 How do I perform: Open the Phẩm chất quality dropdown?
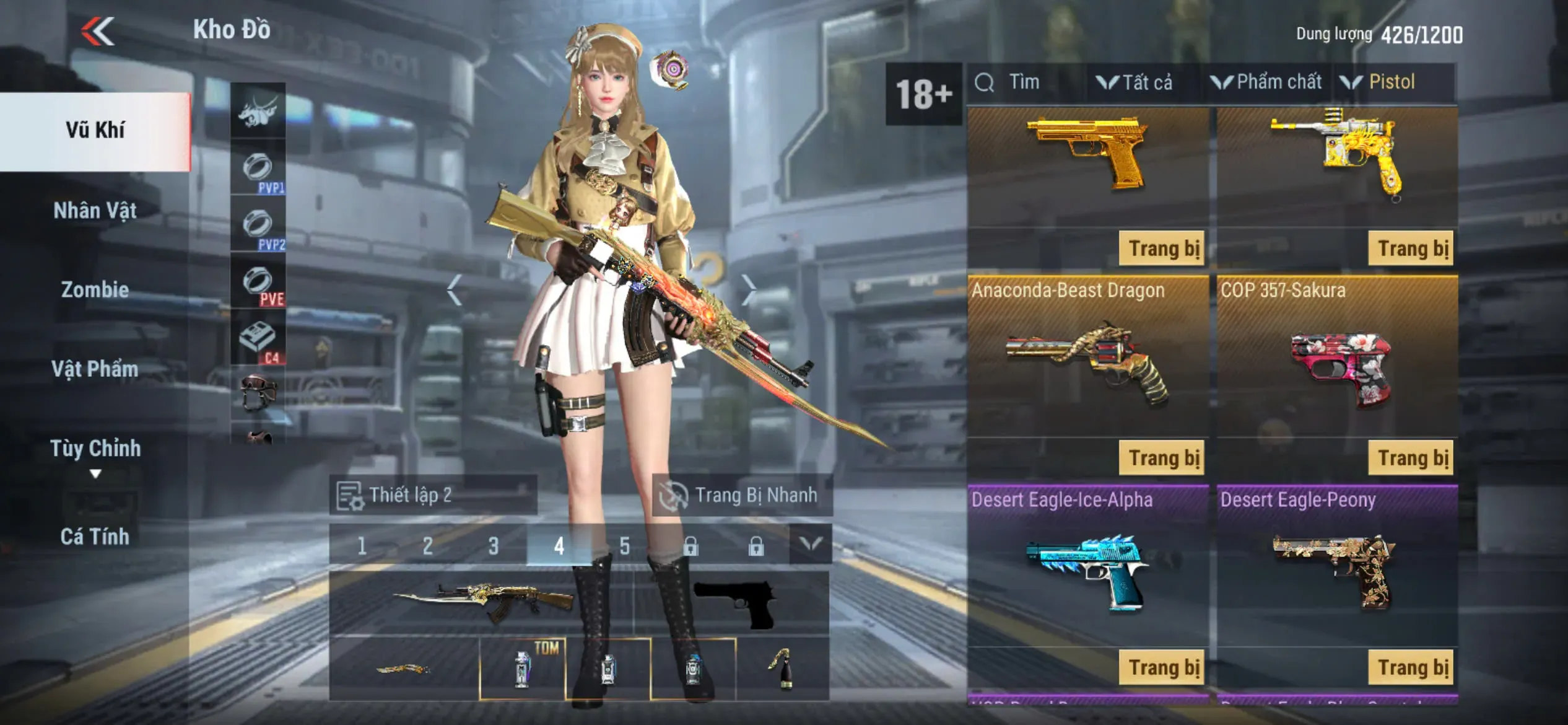point(1267,82)
